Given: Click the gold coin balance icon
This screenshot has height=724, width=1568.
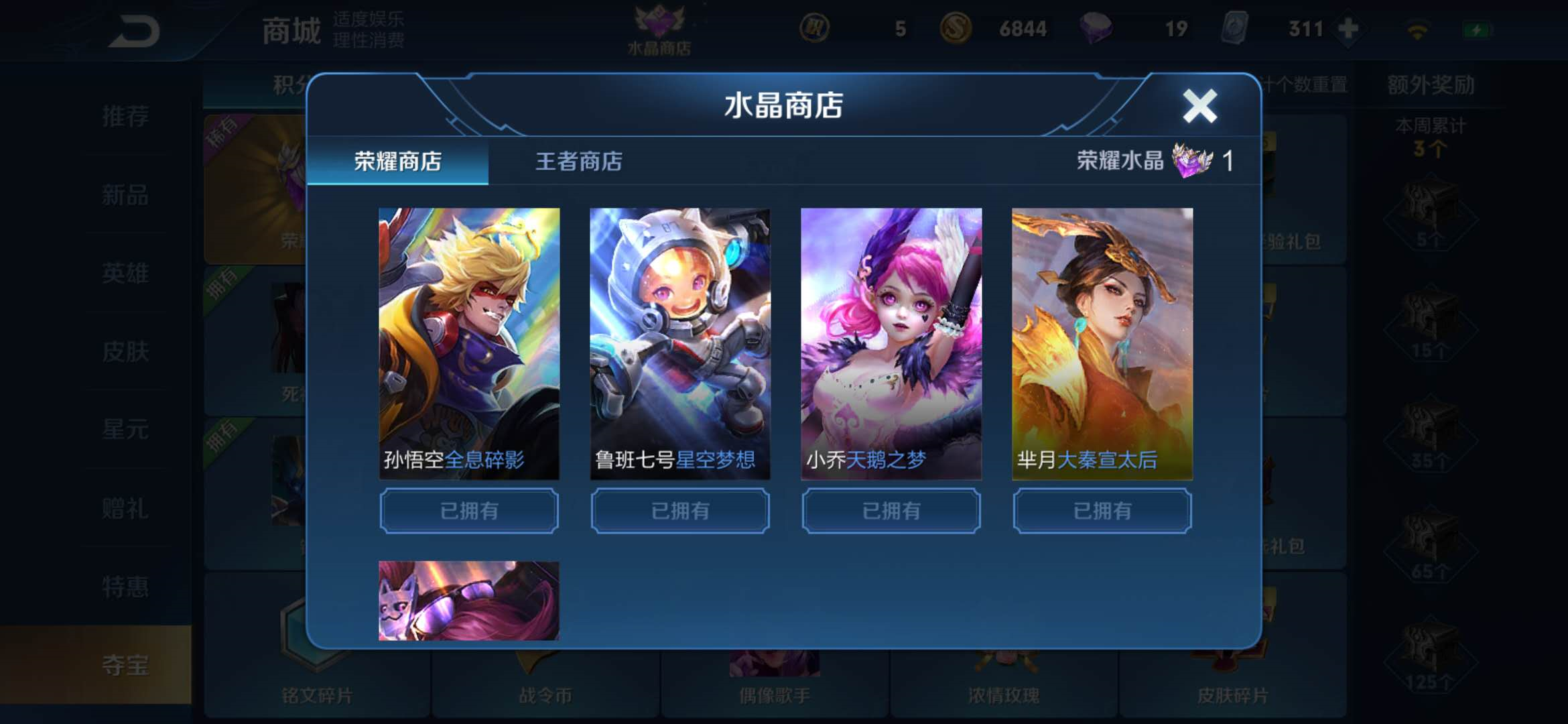Looking at the screenshot, I should pos(958,29).
